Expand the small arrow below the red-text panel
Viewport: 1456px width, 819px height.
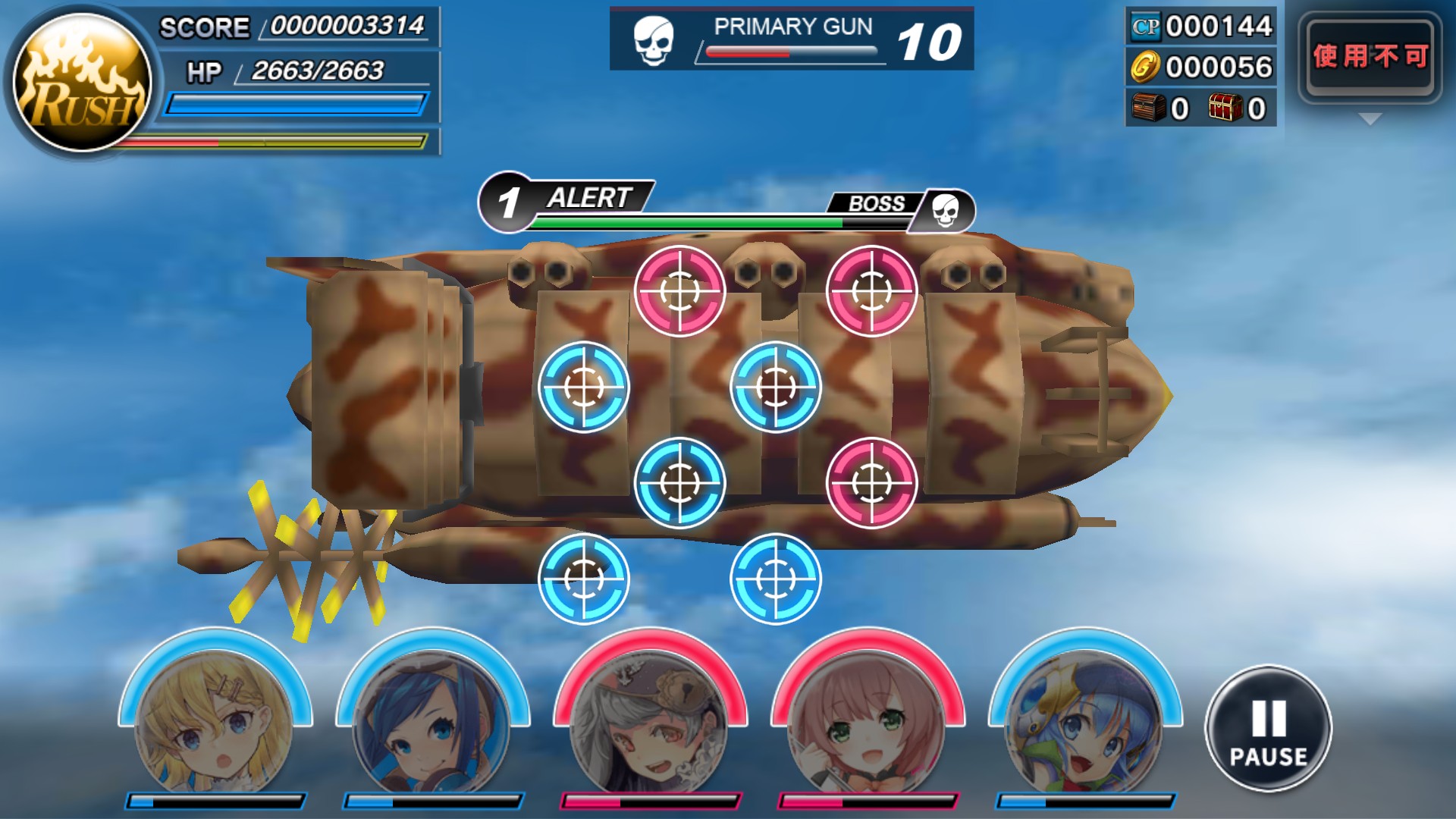click(x=1370, y=119)
